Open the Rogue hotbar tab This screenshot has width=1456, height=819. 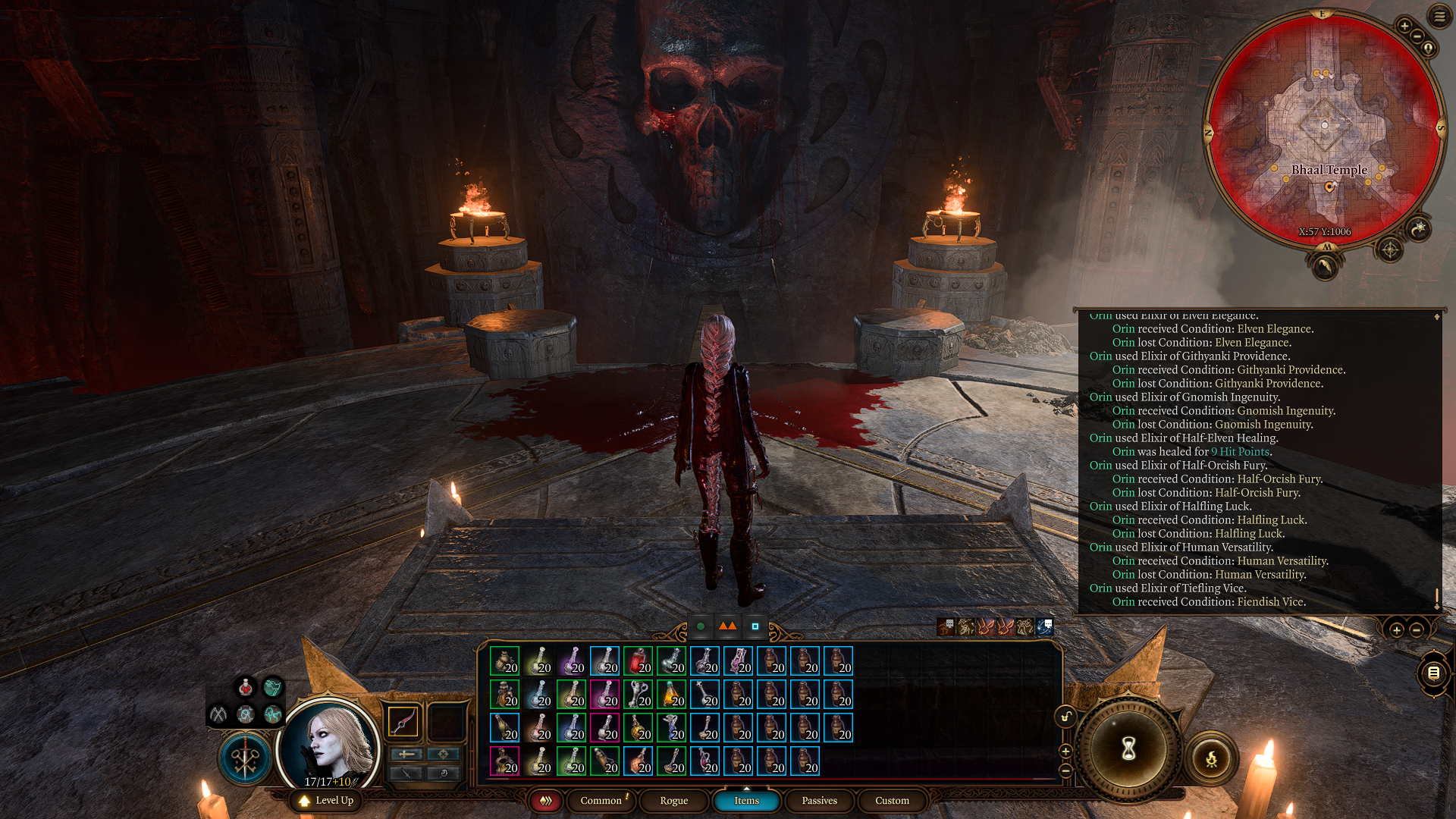(x=673, y=800)
